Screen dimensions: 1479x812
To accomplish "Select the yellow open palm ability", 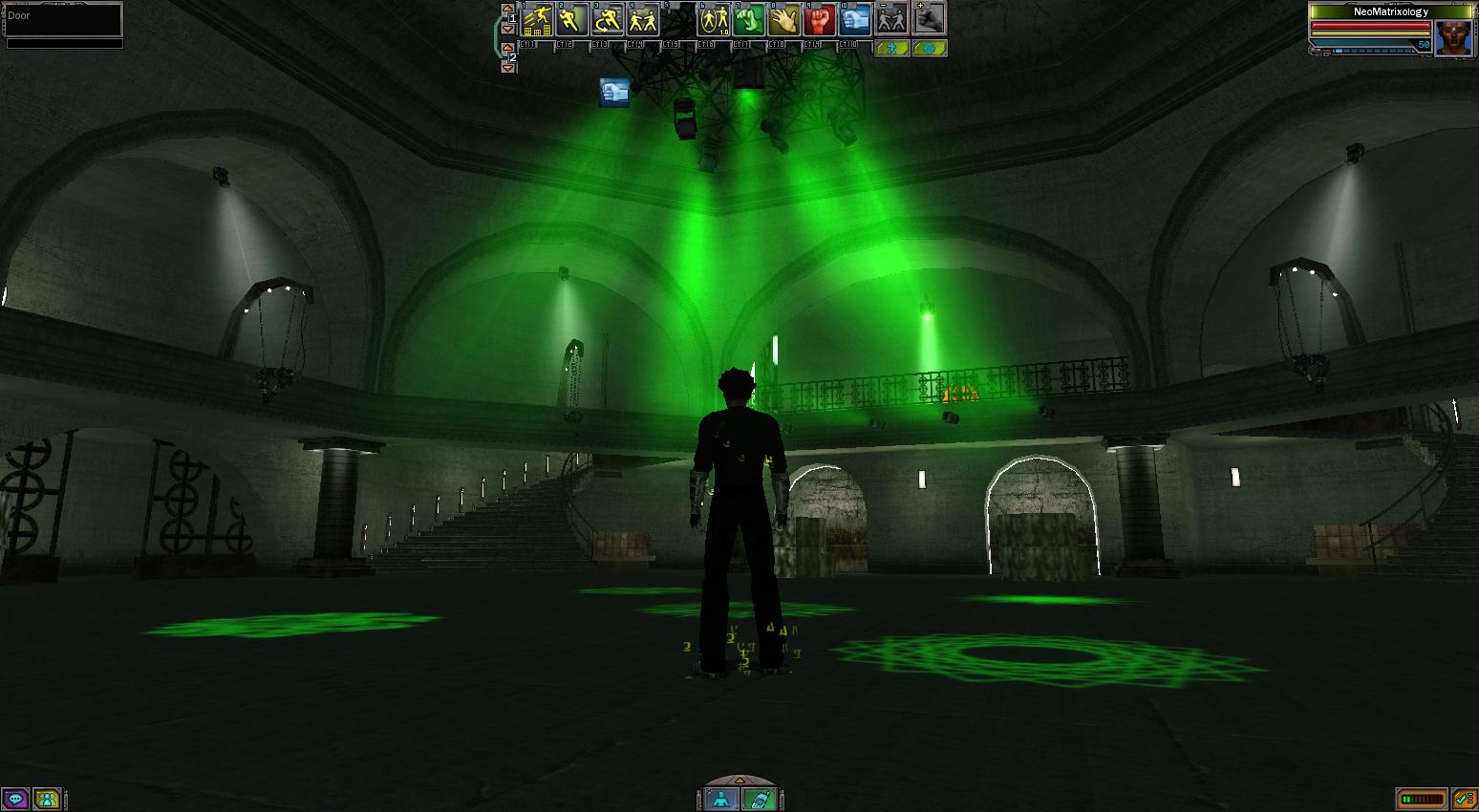I will pyautogui.click(x=784, y=19).
